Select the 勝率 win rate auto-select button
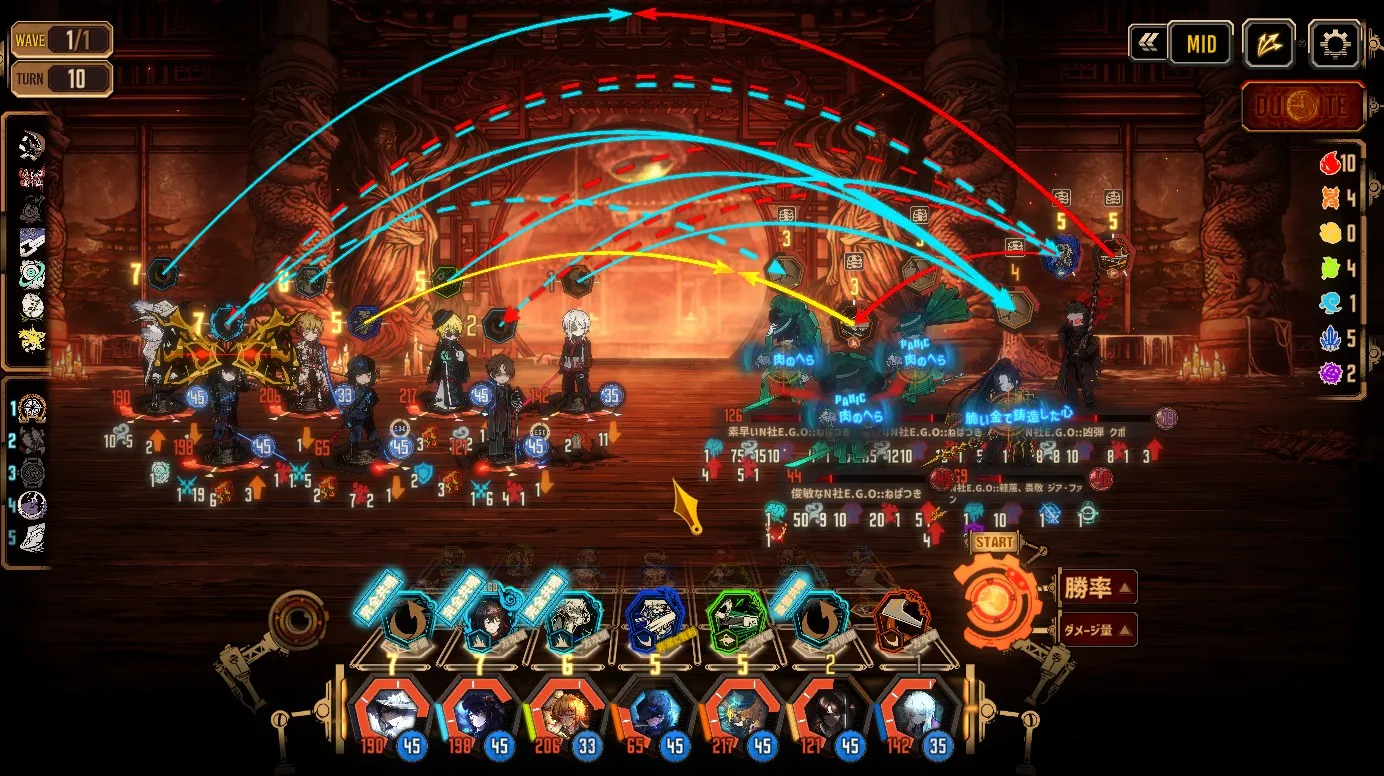The image size is (1384, 776). pos(1096,587)
